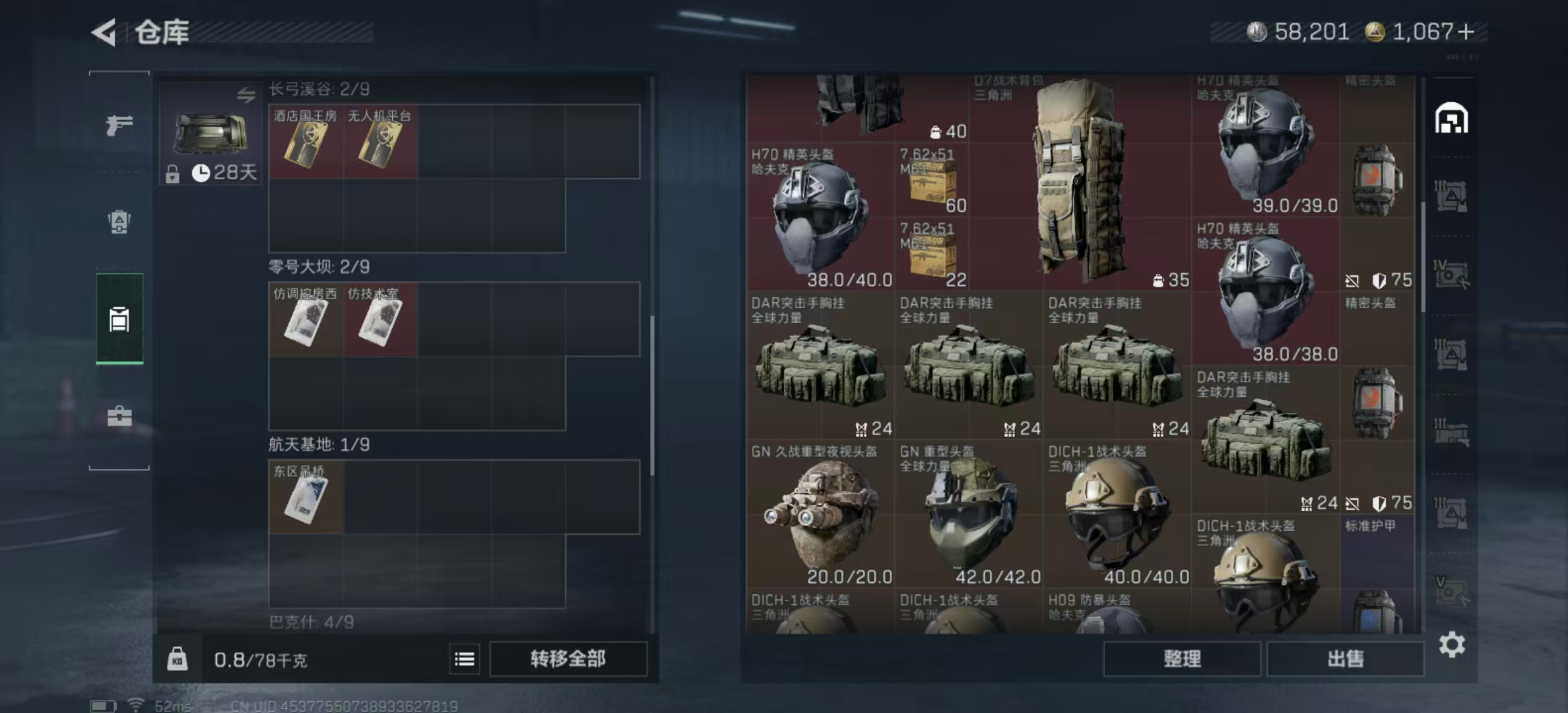The image size is (1568, 713).
Task: Click the warehouse icon atop the right sidebar
Action: click(1450, 119)
